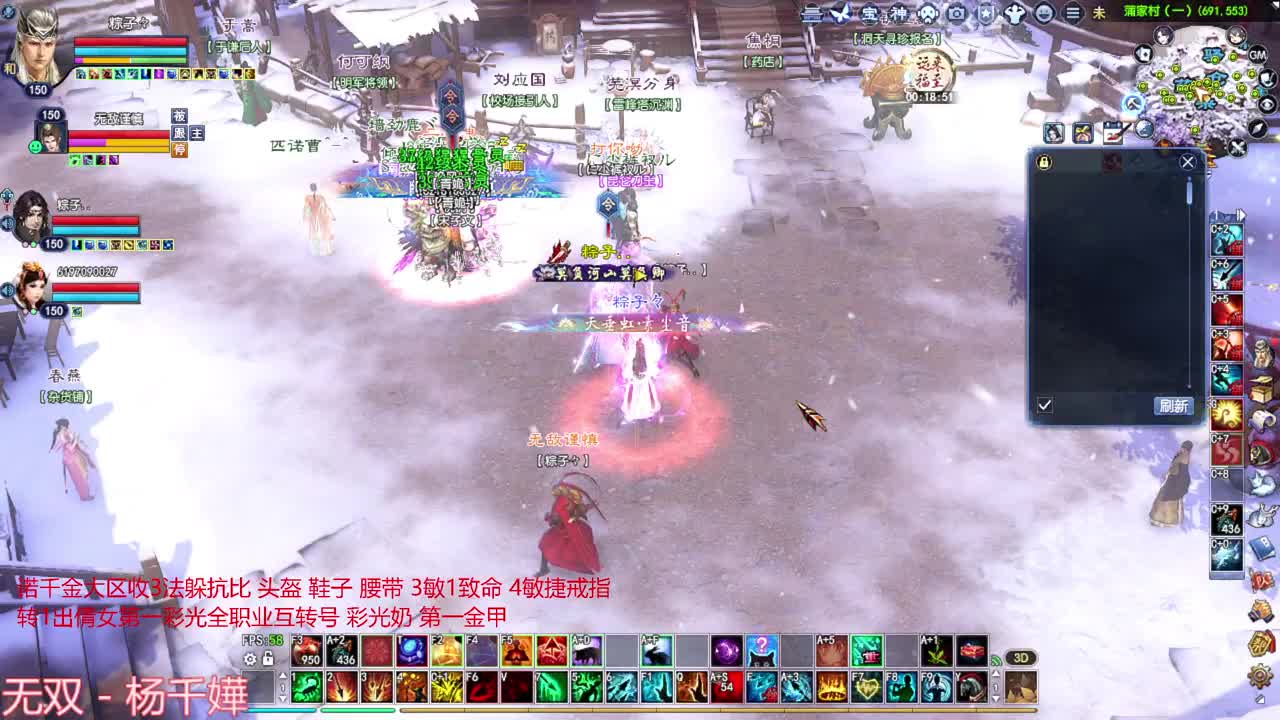Open the GM icon on the minimap edge
This screenshot has width=1280, height=720.
1257,56
